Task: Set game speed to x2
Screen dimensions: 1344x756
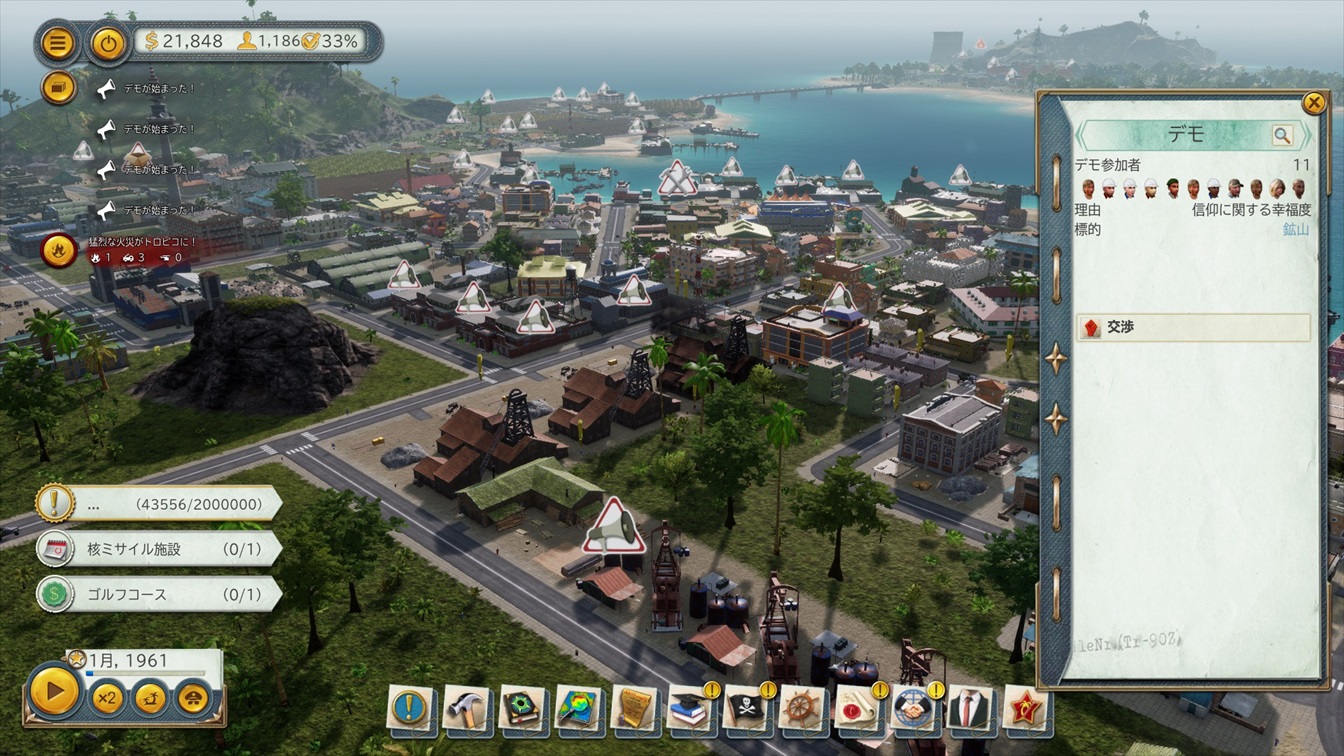Action: (107, 697)
